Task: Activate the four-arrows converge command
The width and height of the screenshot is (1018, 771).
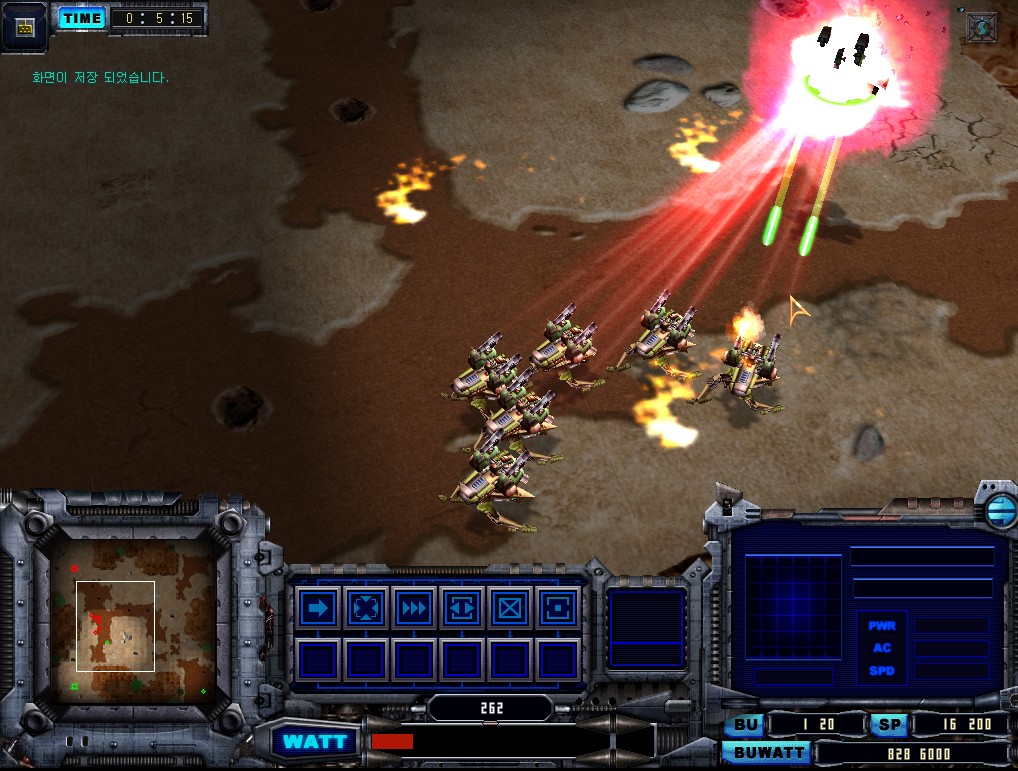Action: pyautogui.click(x=366, y=608)
